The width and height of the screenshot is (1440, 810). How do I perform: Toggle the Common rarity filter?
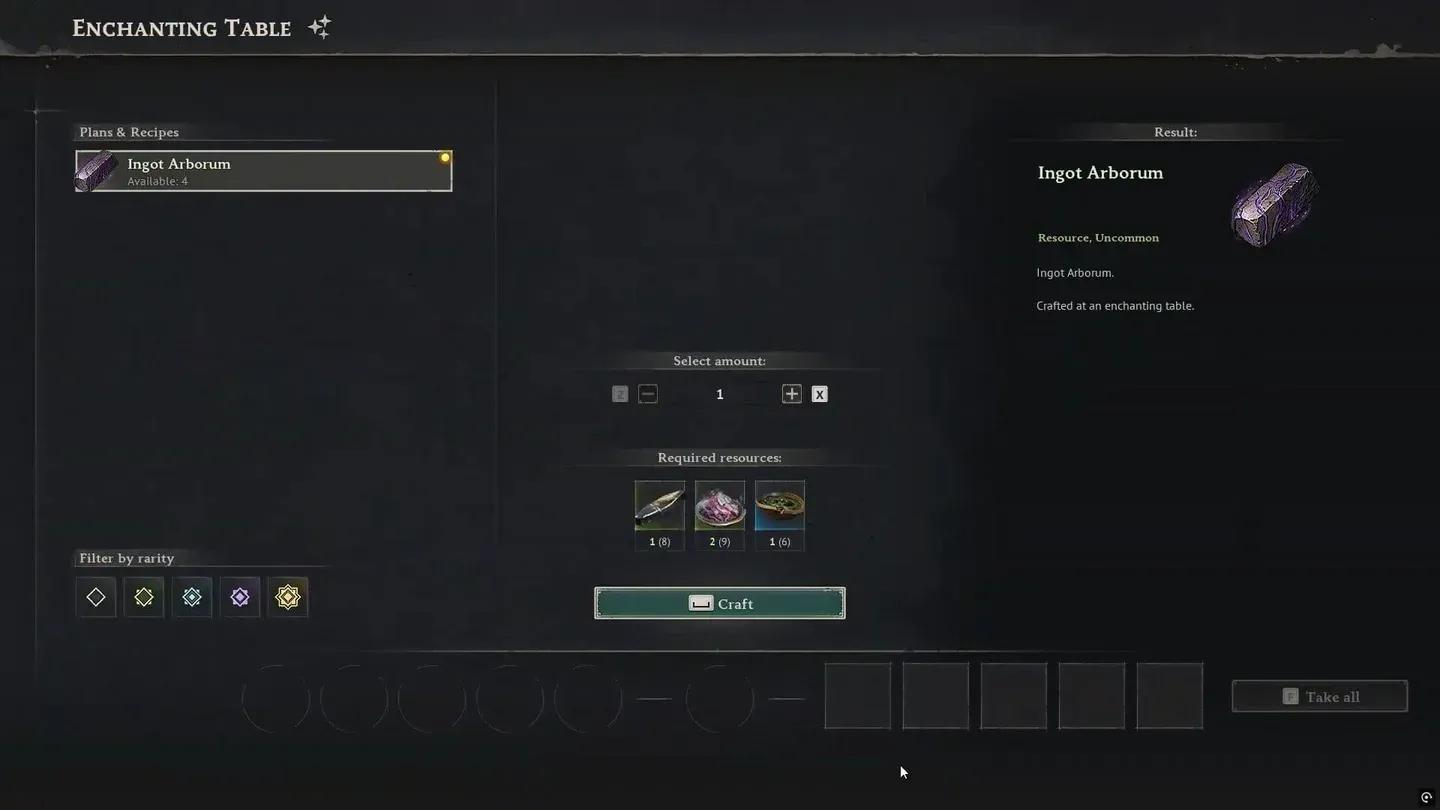pos(95,596)
